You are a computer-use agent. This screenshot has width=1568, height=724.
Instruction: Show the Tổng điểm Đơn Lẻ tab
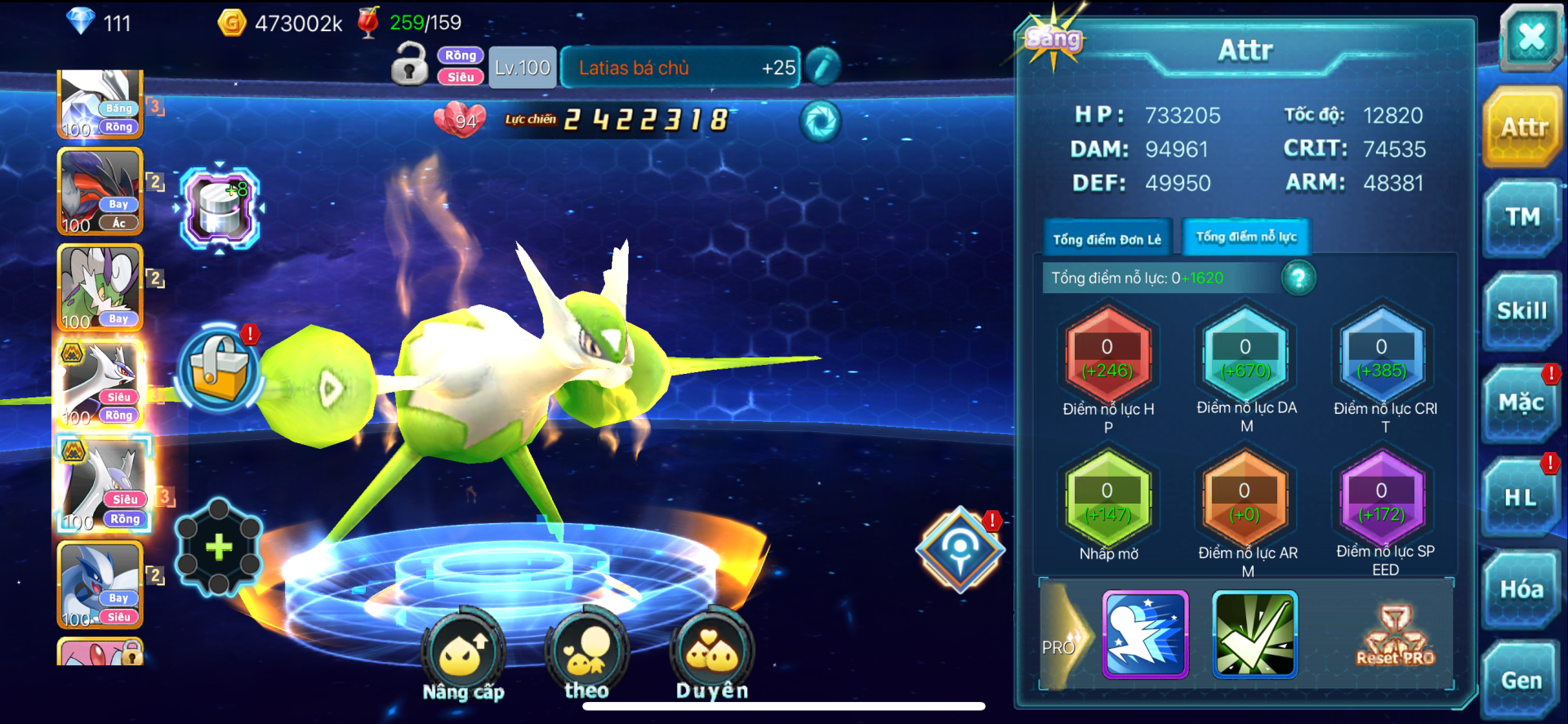(1107, 239)
